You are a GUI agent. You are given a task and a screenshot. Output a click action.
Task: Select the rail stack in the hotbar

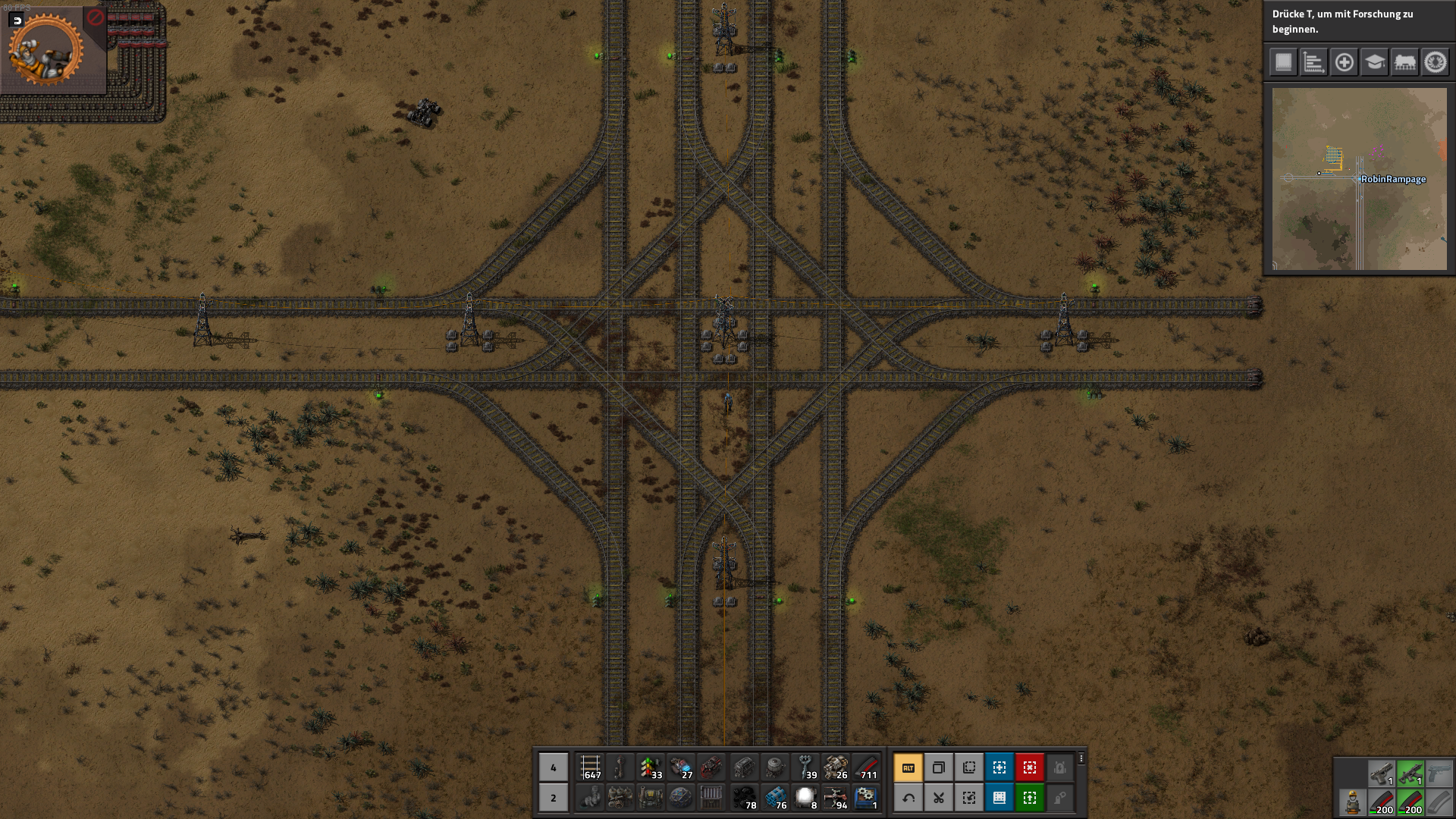pyautogui.click(x=591, y=767)
